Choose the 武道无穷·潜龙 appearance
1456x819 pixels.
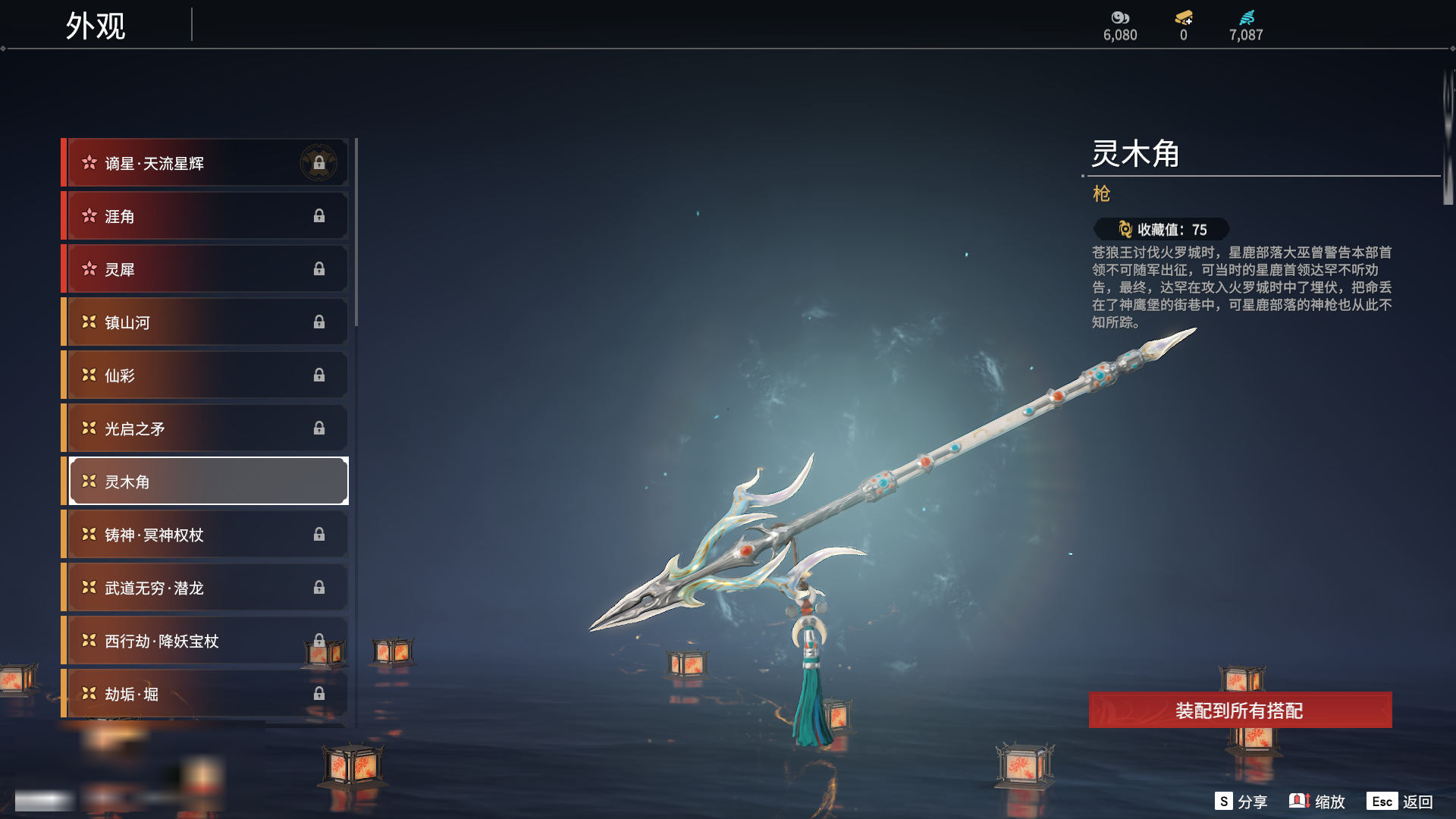tap(205, 588)
